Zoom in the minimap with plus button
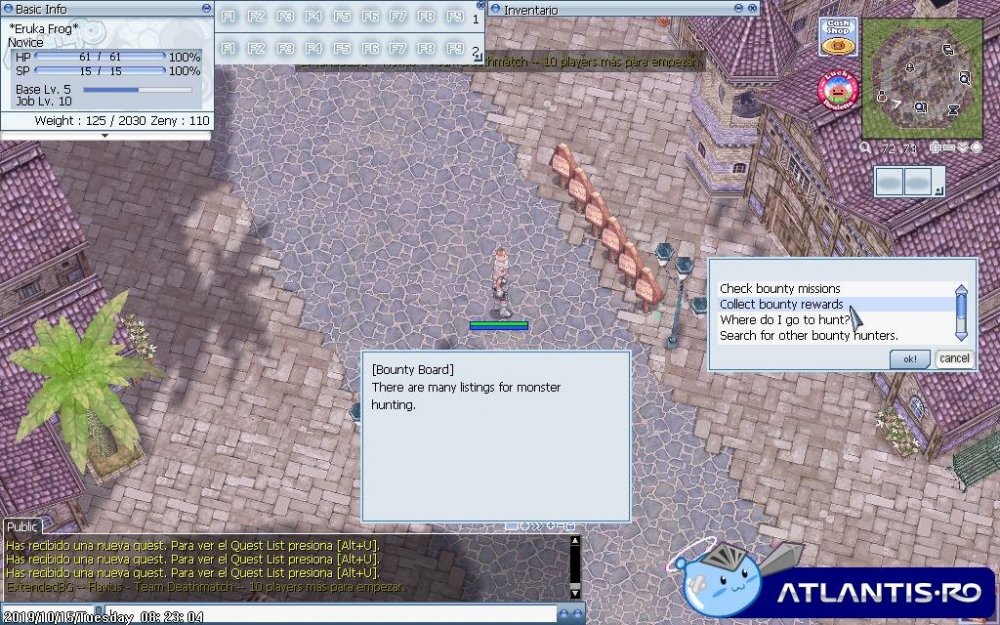The width and height of the screenshot is (1000, 625). [x=936, y=147]
